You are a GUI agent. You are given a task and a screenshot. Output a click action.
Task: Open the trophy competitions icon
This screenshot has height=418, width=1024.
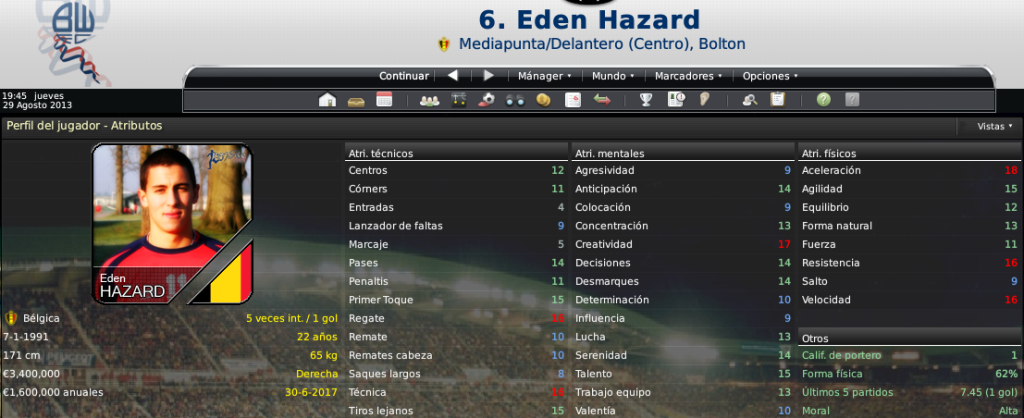(x=647, y=100)
